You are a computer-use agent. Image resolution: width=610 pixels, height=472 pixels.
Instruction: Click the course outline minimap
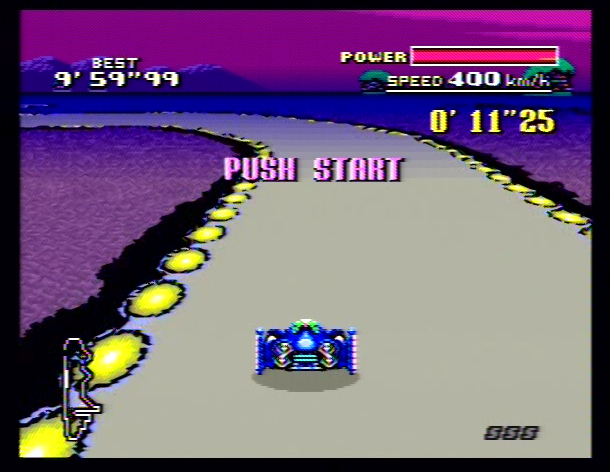click(80, 388)
